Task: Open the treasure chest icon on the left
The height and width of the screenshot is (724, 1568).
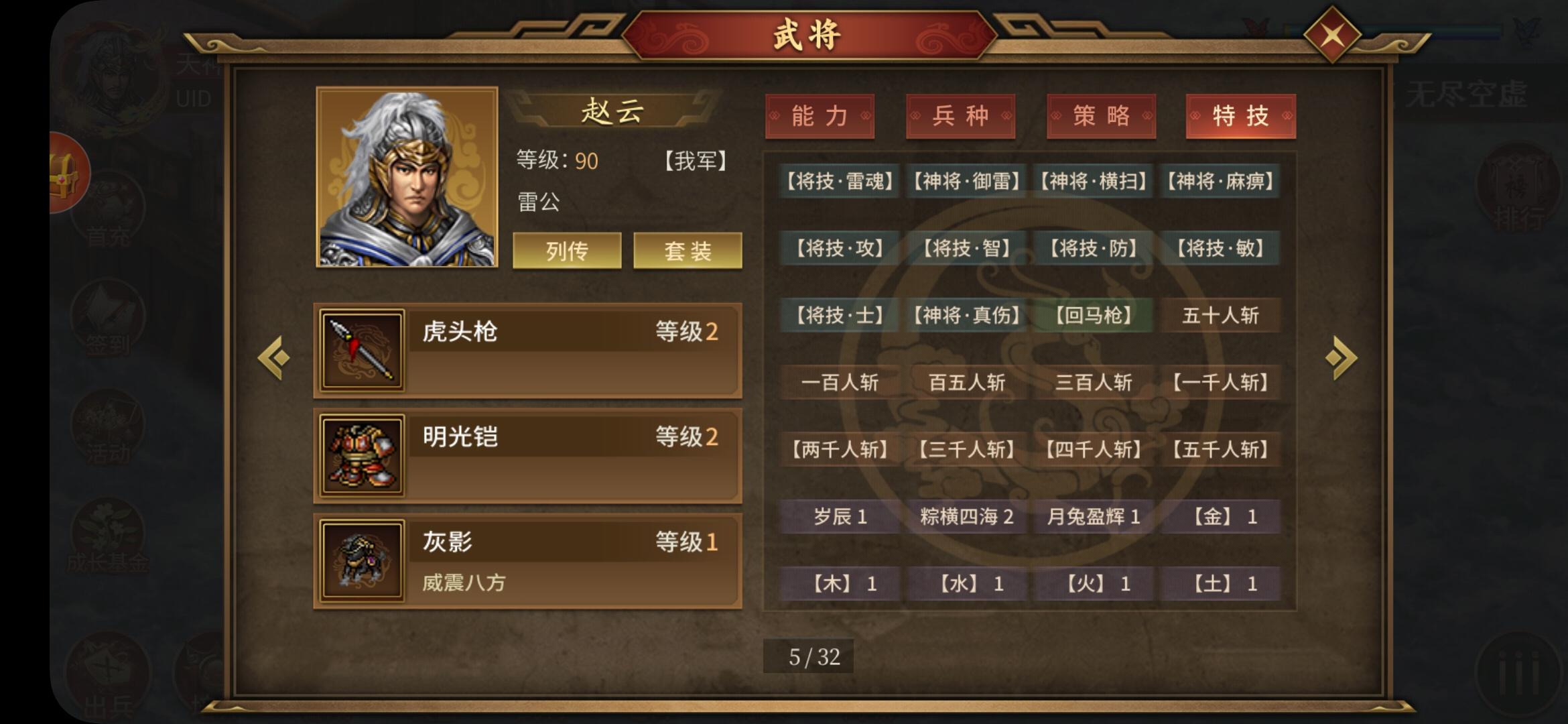Action: pyautogui.click(x=67, y=172)
